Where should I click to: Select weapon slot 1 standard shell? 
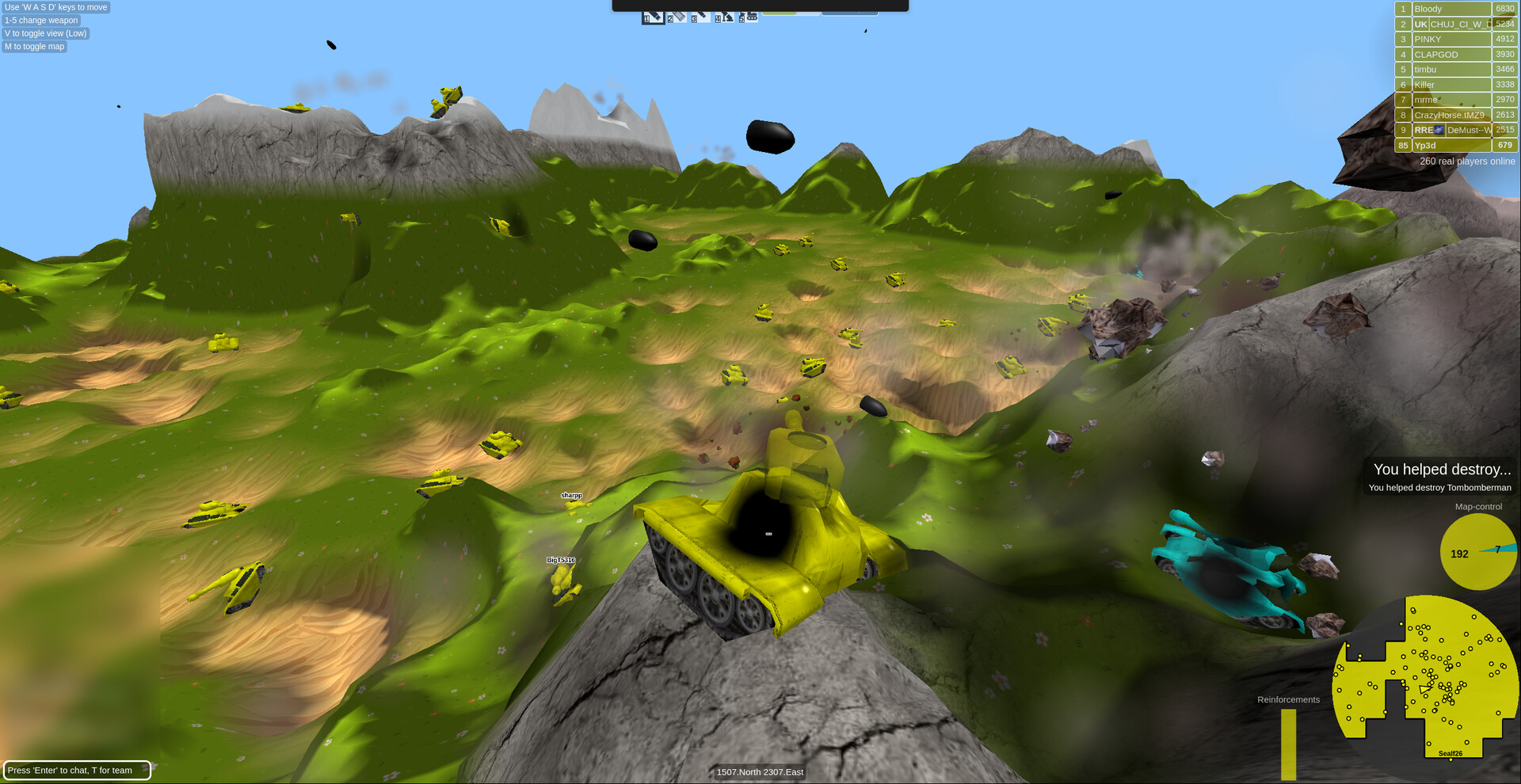pos(653,17)
